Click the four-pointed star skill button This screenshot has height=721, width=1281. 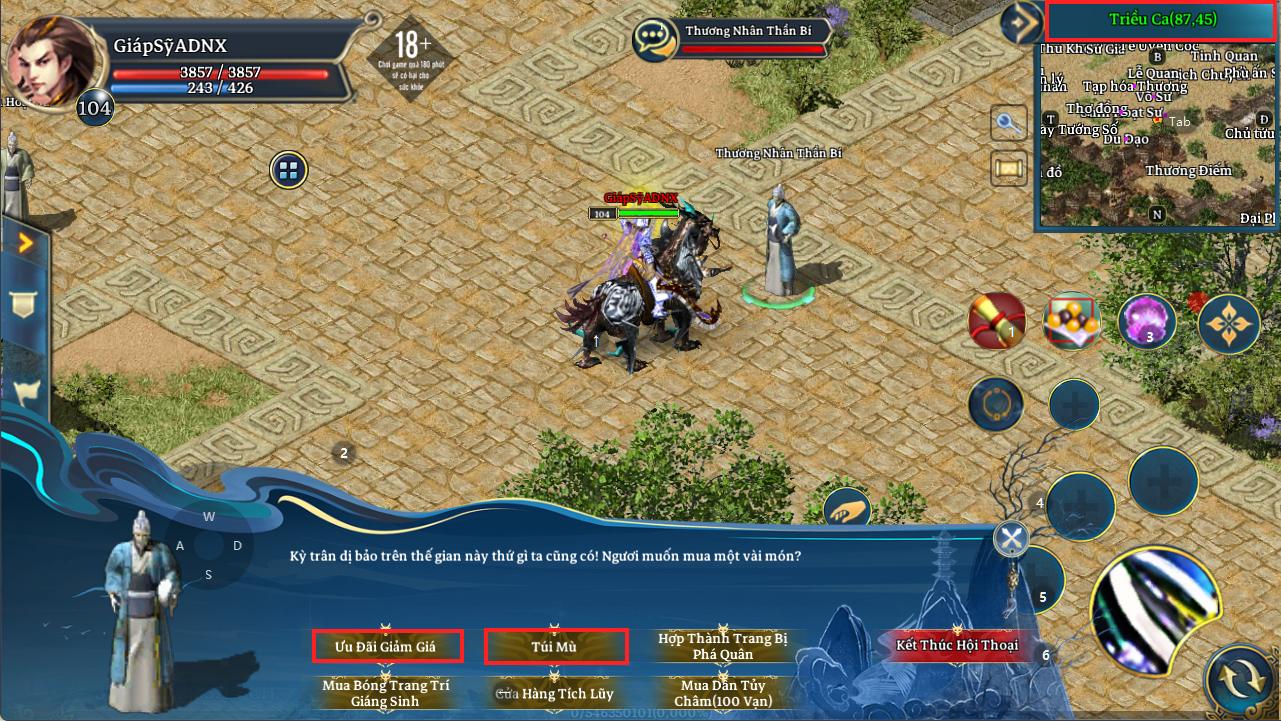[1229, 323]
